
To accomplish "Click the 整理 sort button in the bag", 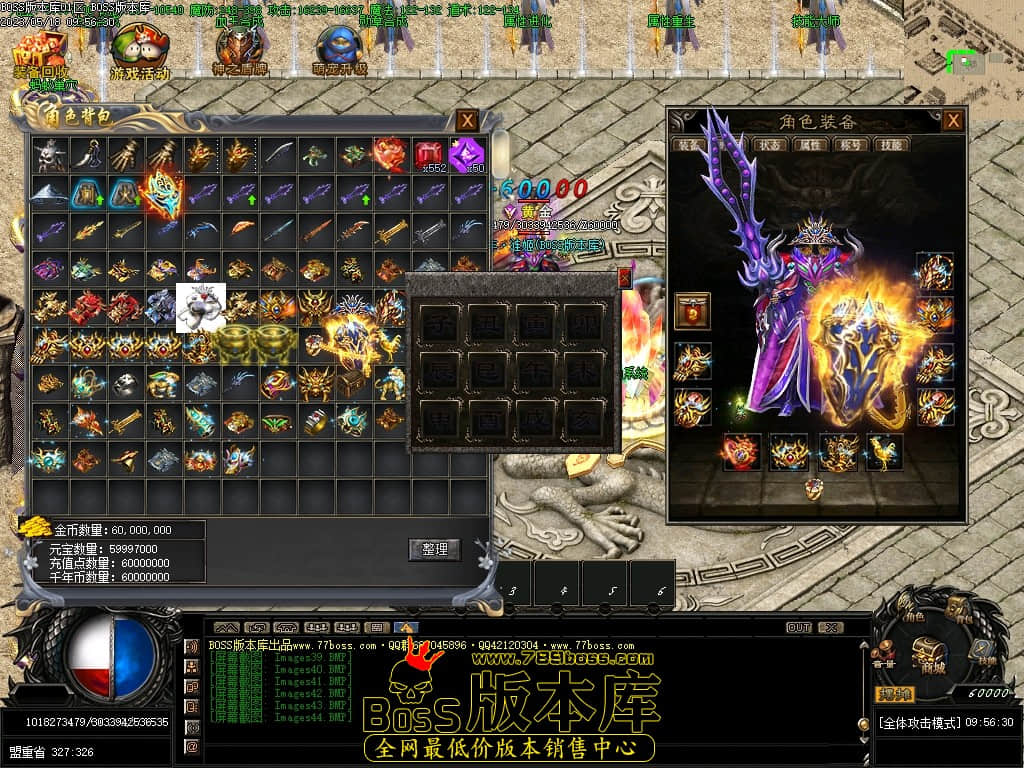I will (x=434, y=549).
